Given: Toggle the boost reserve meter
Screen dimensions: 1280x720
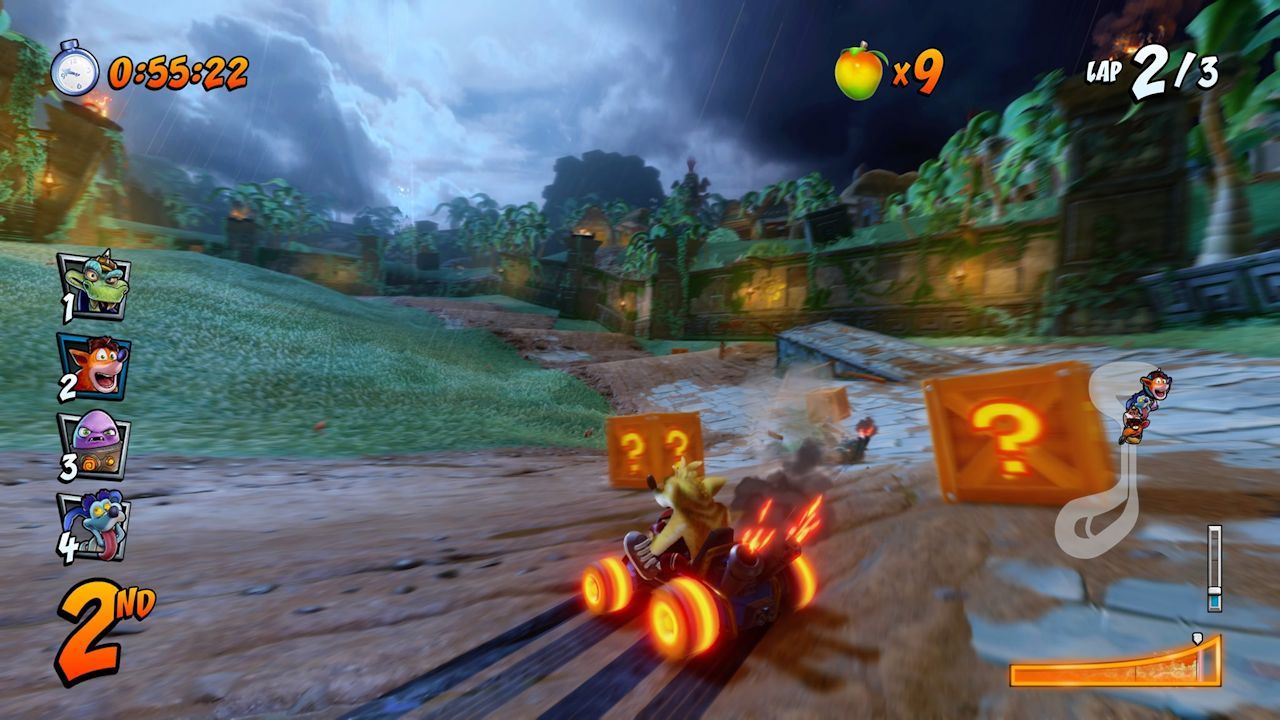Looking at the screenshot, I should point(1212,570).
